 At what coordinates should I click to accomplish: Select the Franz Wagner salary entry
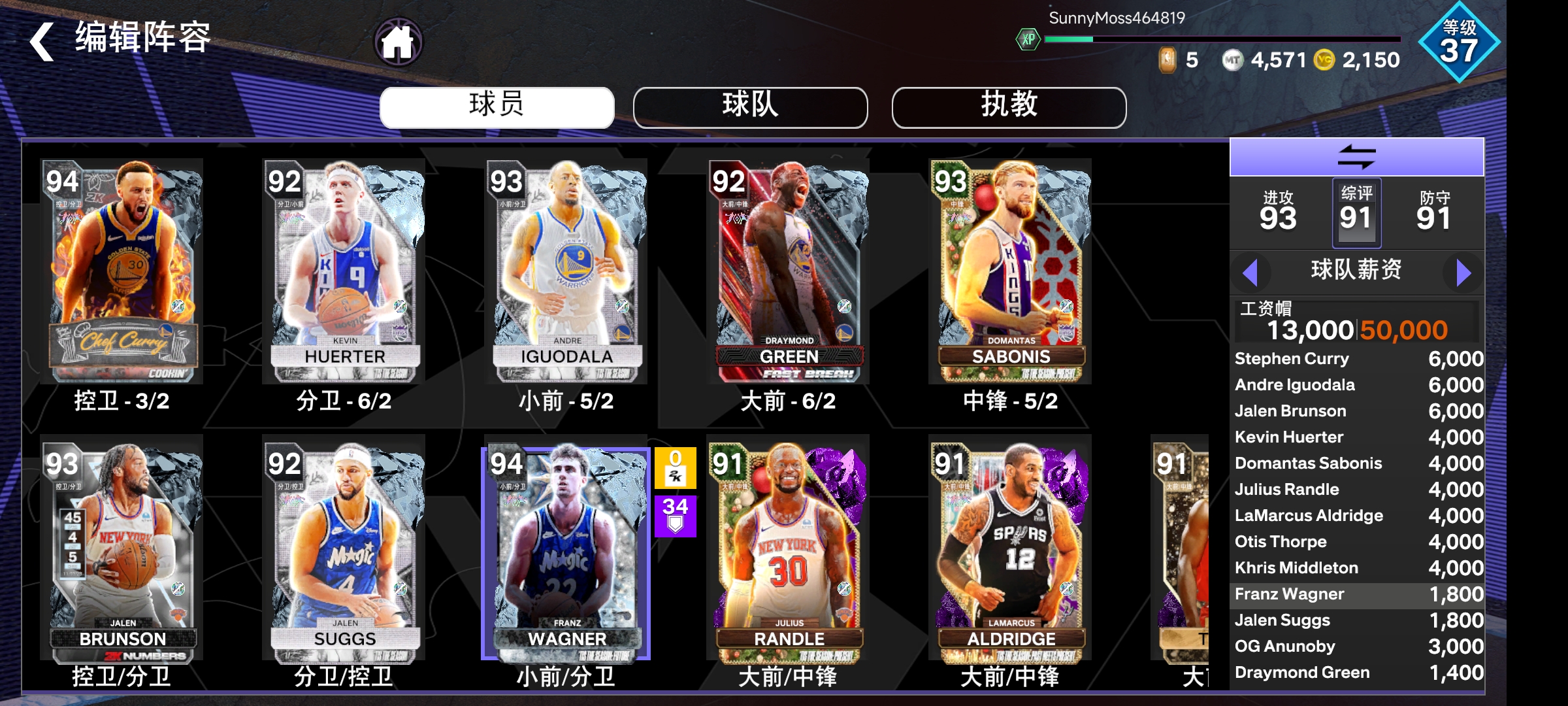pos(1333,594)
